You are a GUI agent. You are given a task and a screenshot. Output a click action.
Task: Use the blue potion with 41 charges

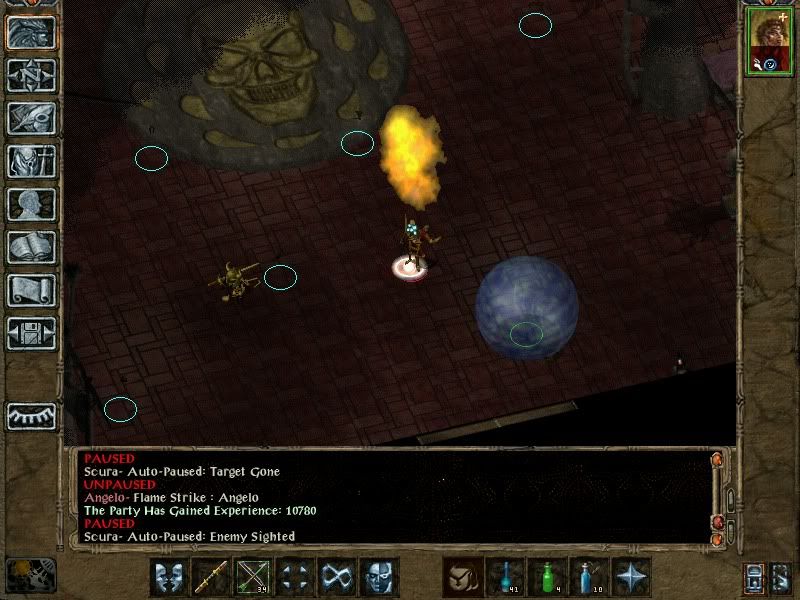[x=506, y=577]
